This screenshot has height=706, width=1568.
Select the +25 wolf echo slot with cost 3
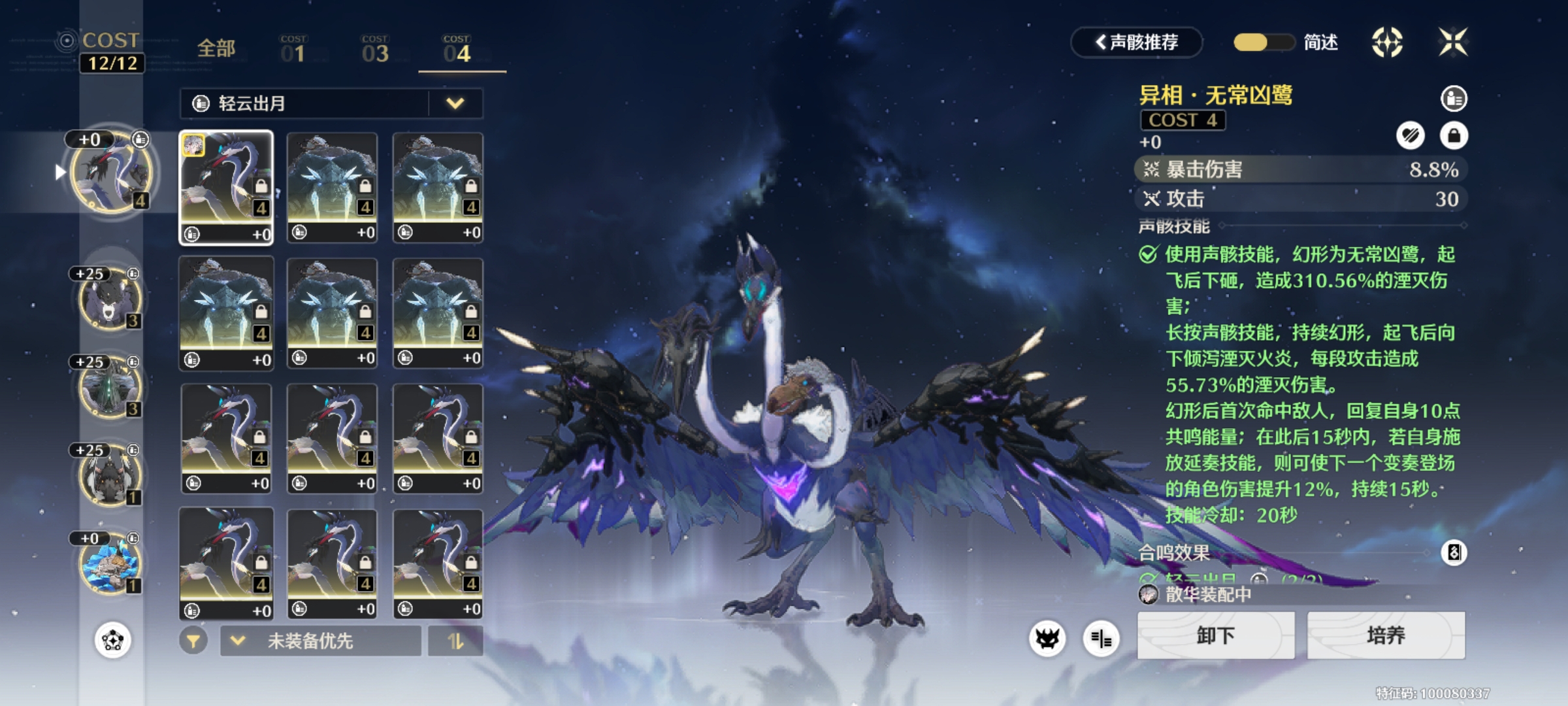[x=110, y=298]
